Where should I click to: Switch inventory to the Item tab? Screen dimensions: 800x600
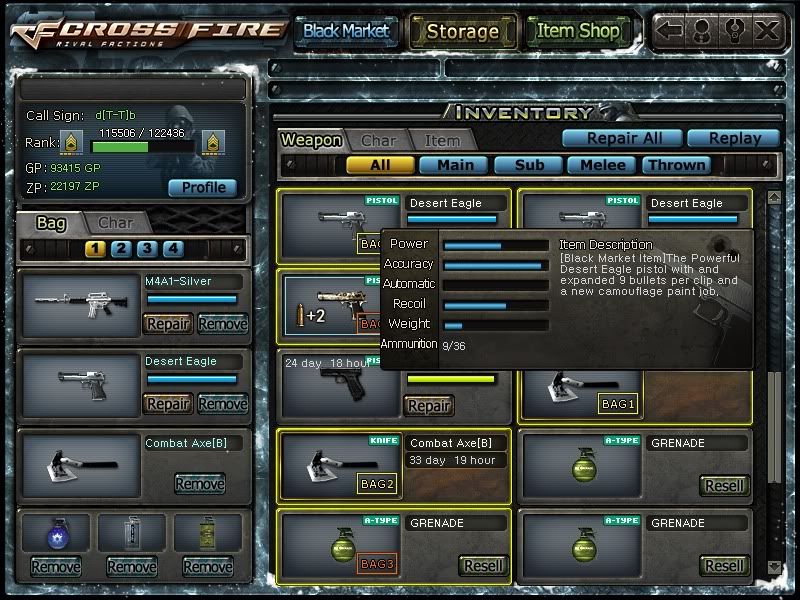[442, 141]
